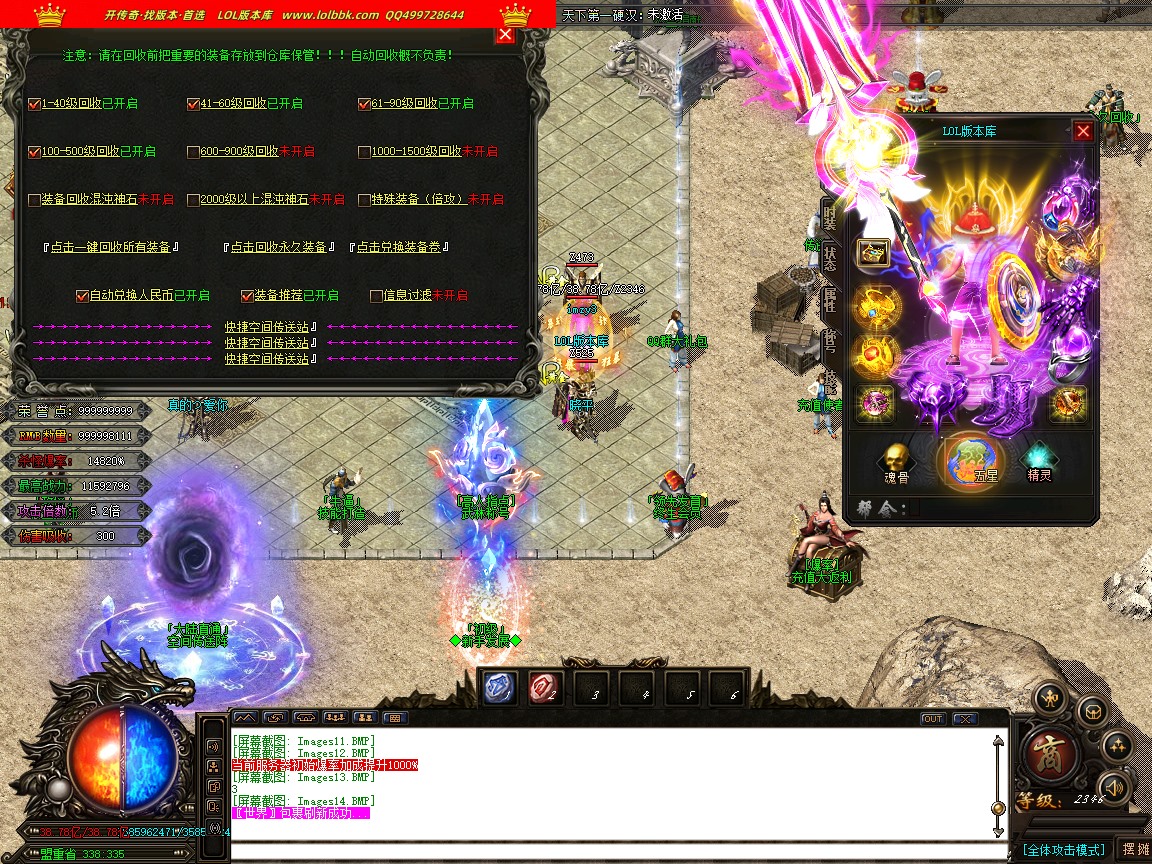Open the 魂骨 skull section
1152x864 pixels.
pos(896,460)
